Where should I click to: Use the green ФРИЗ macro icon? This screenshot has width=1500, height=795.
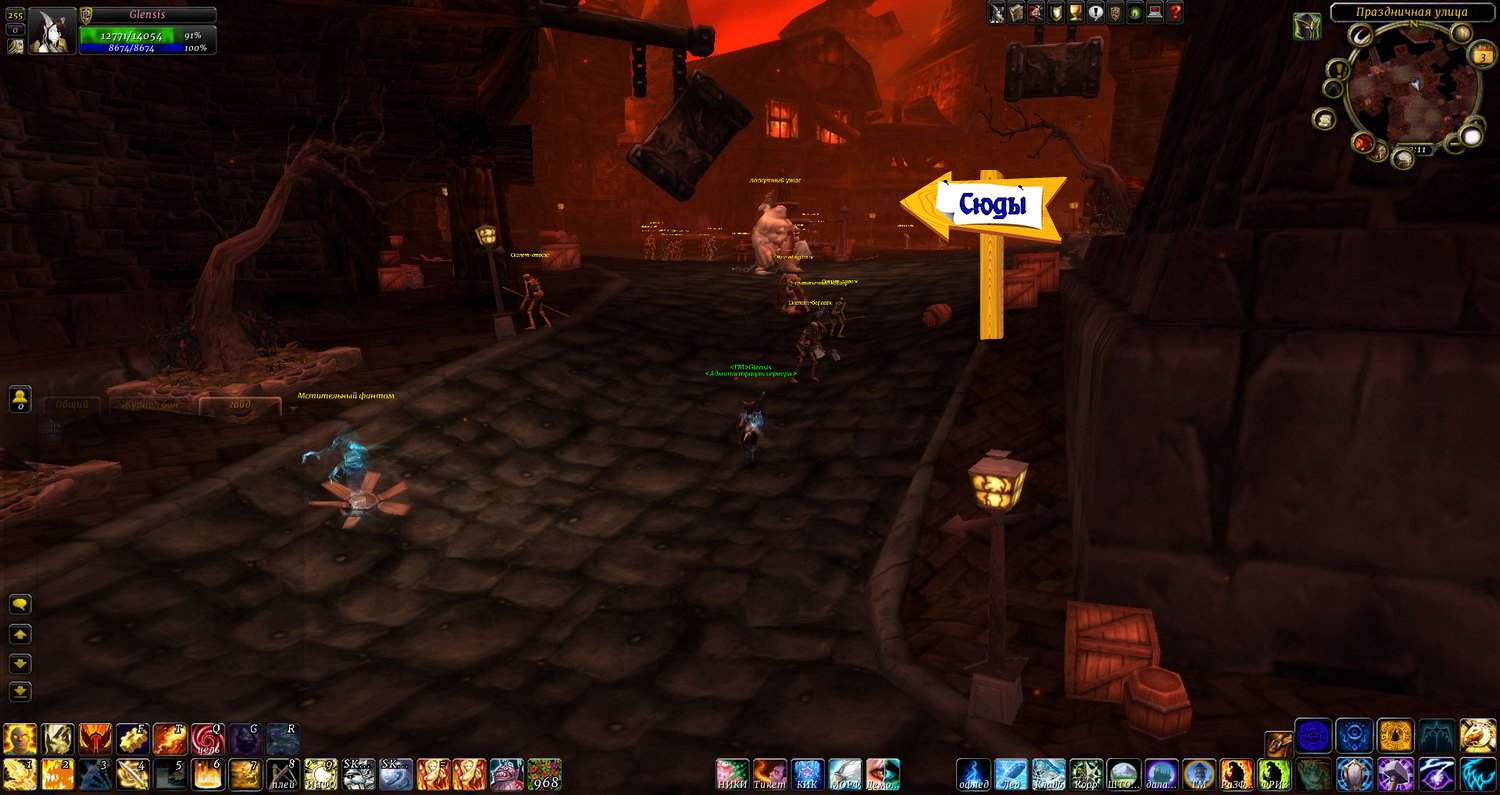tap(1274, 774)
